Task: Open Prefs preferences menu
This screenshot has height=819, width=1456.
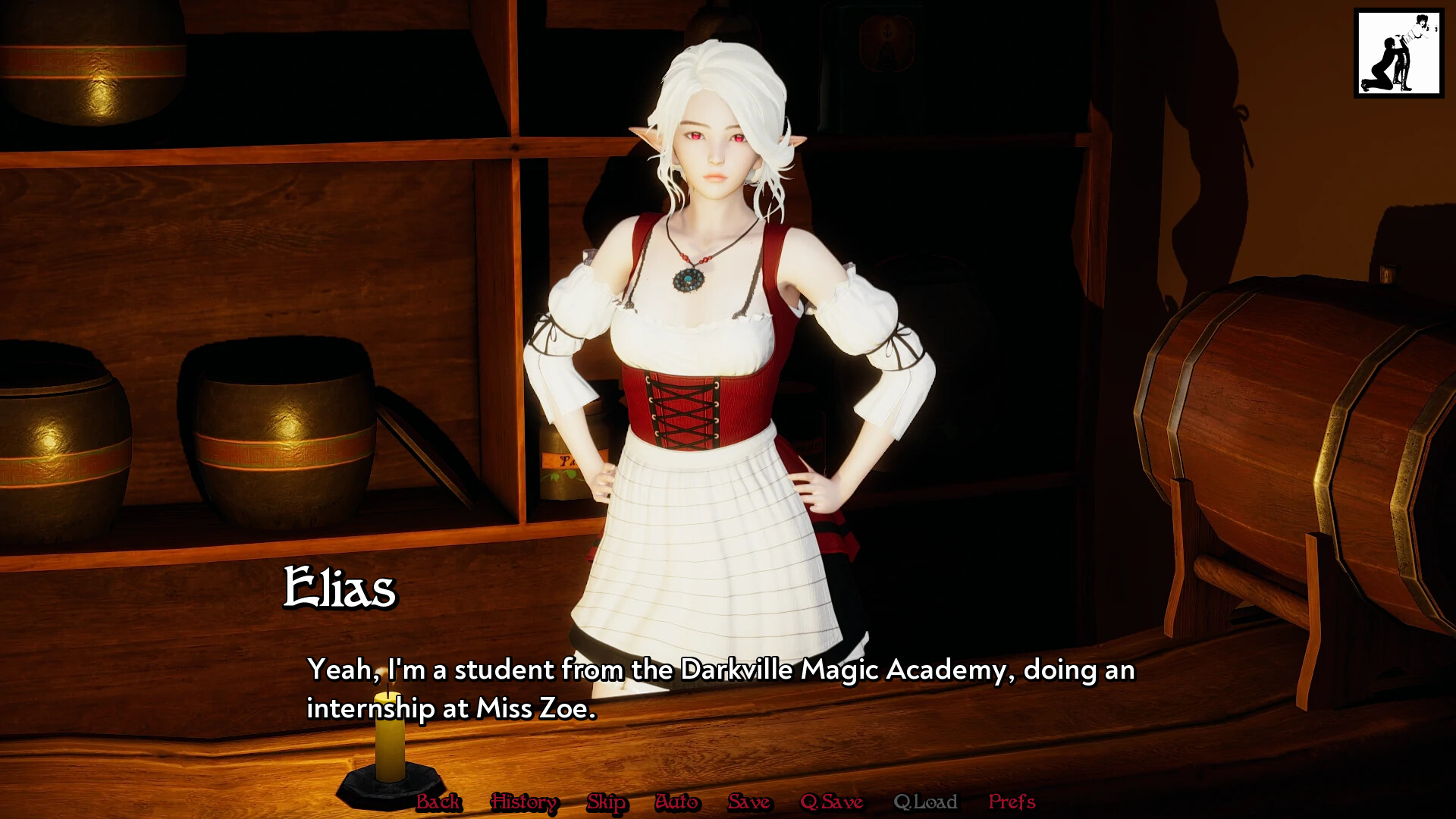Action: point(1012,802)
